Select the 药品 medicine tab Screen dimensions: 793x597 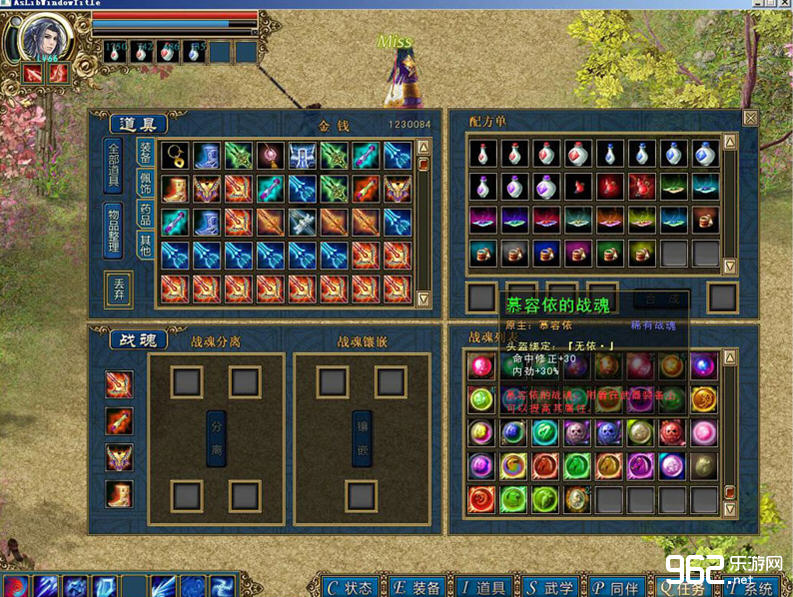coord(145,216)
